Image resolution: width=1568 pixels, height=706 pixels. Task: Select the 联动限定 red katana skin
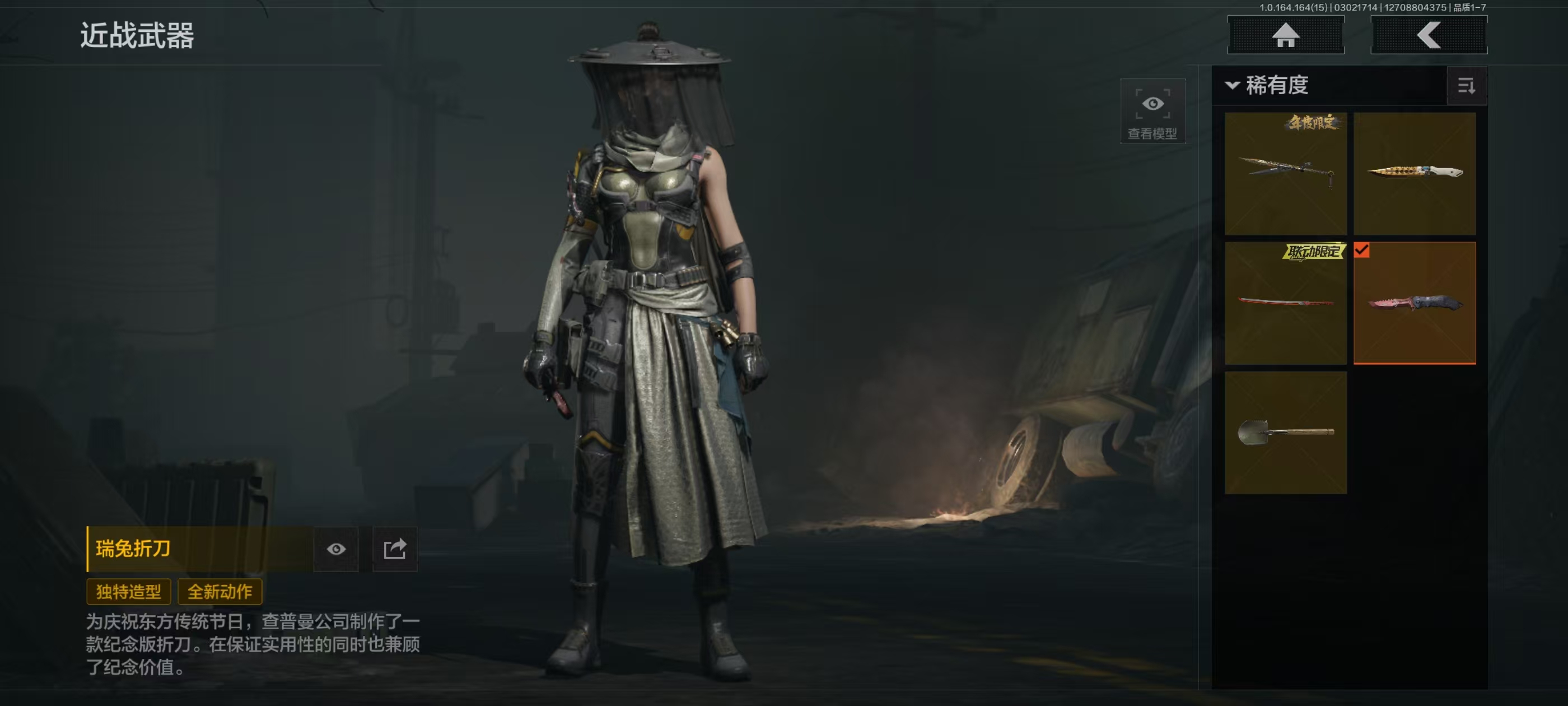coord(1285,303)
